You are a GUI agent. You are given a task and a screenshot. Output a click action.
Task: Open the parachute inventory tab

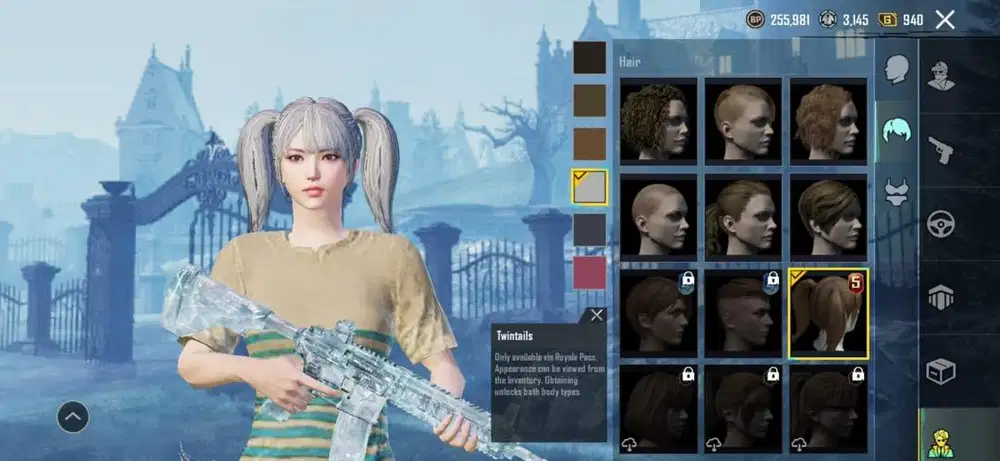coord(941,296)
